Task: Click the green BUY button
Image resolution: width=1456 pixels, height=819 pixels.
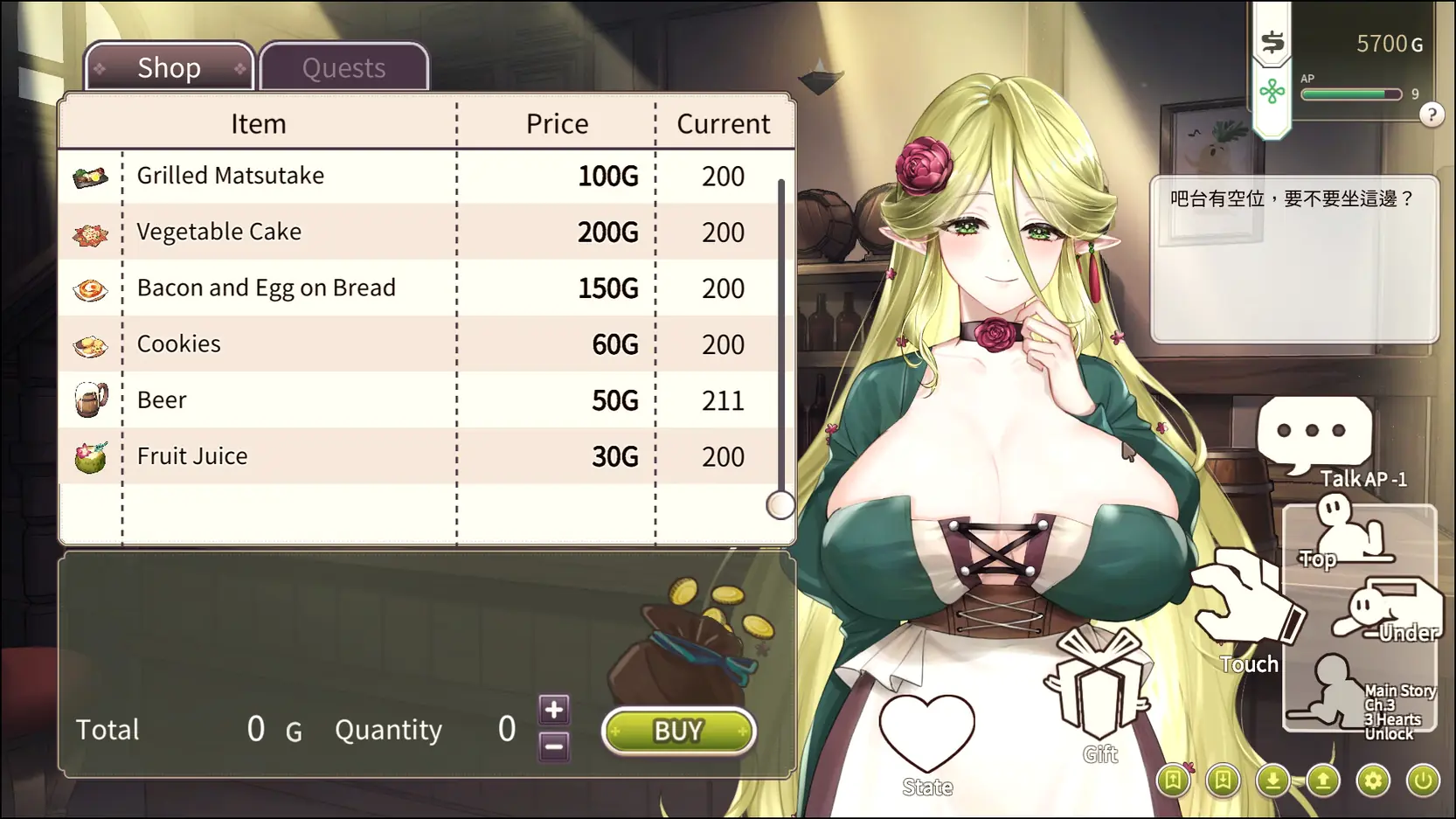Action: click(x=678, y=731)
